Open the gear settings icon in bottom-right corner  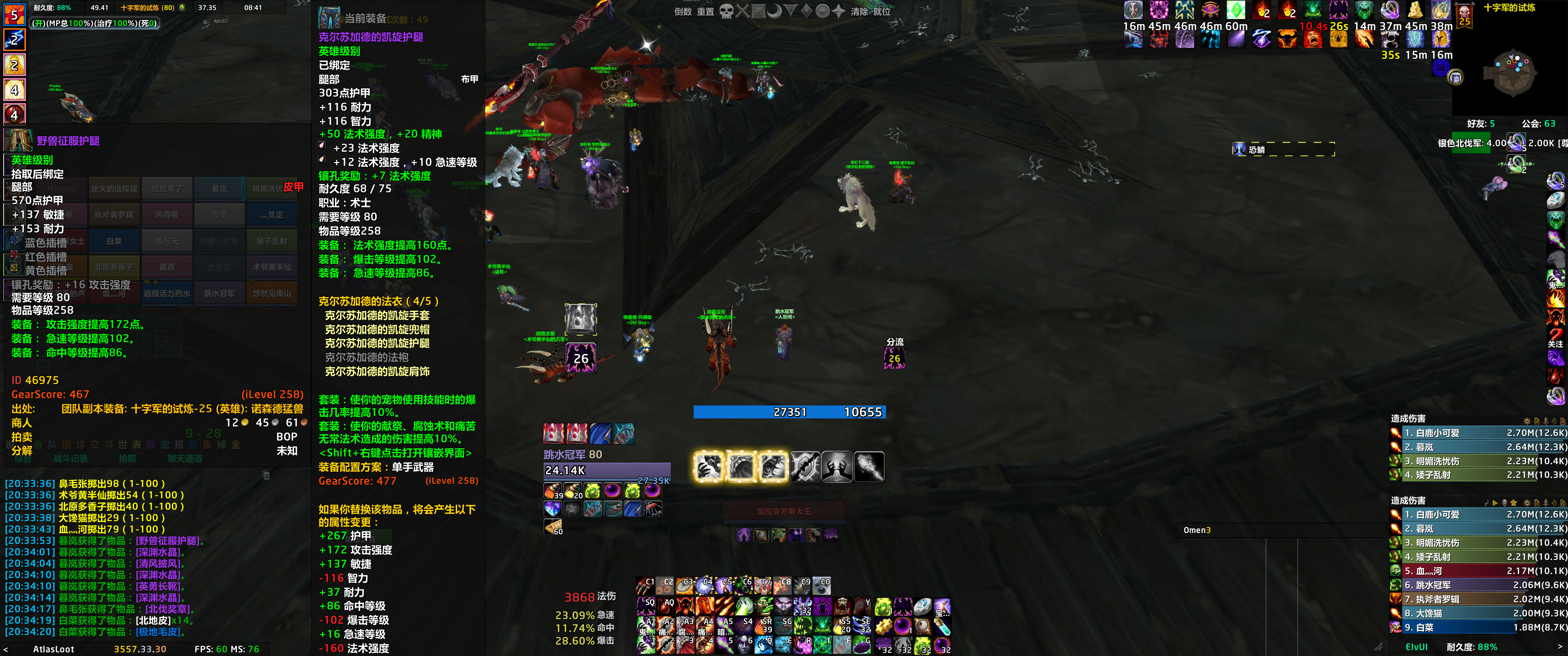(1527, 502)
